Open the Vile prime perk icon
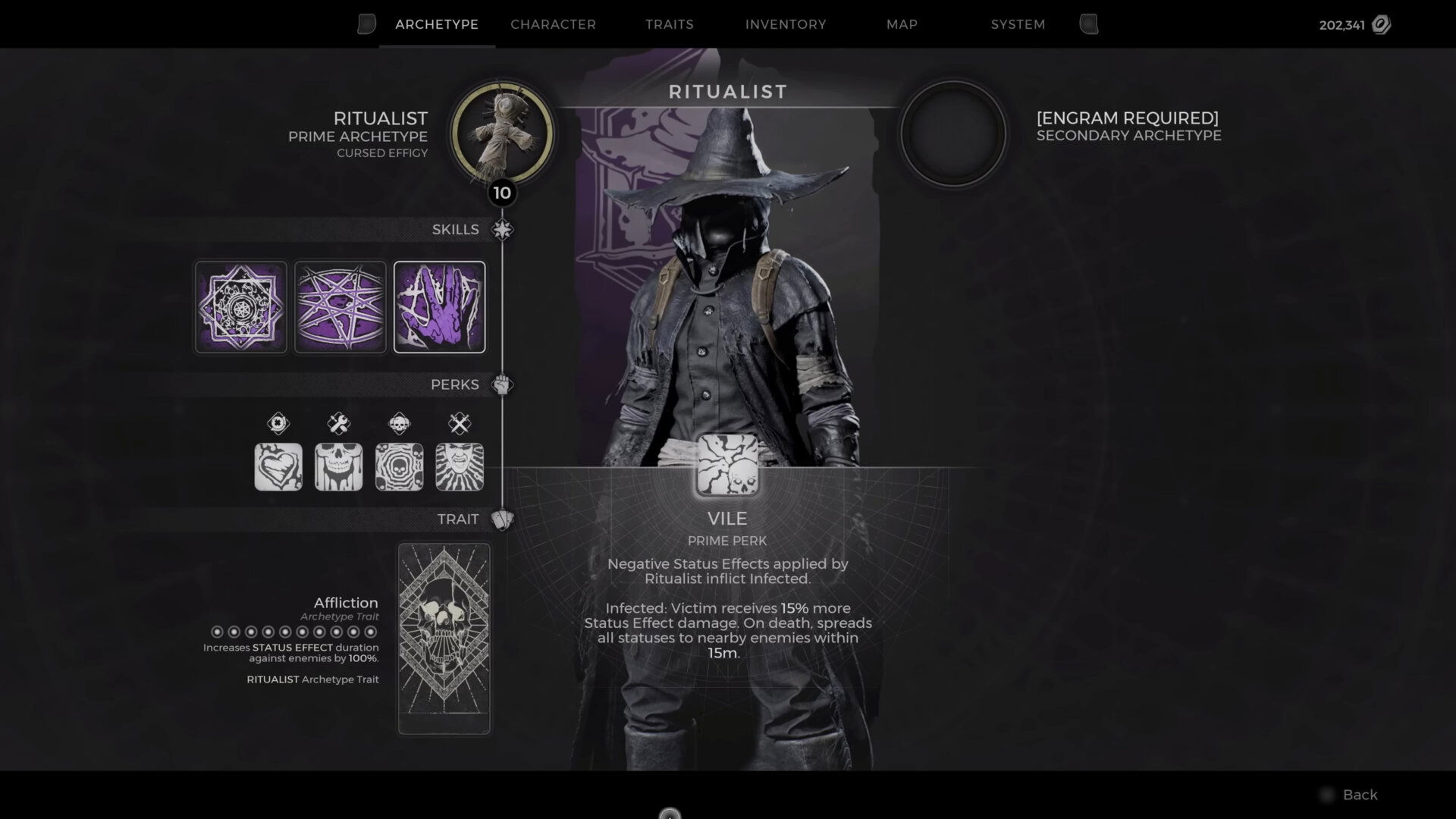This screenshot has height=819, width=1456. (726, 463)
